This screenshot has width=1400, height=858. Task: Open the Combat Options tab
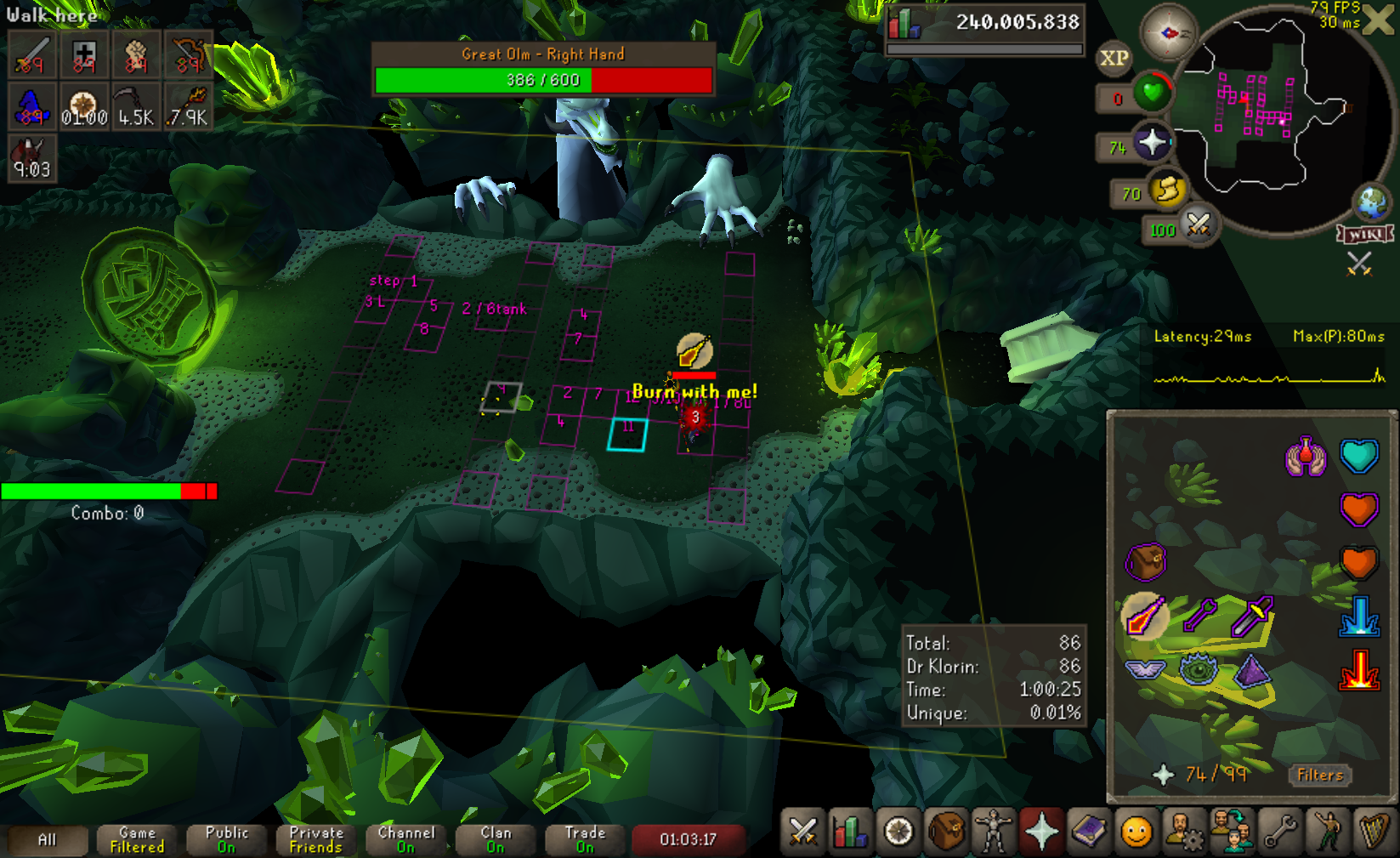802,832
